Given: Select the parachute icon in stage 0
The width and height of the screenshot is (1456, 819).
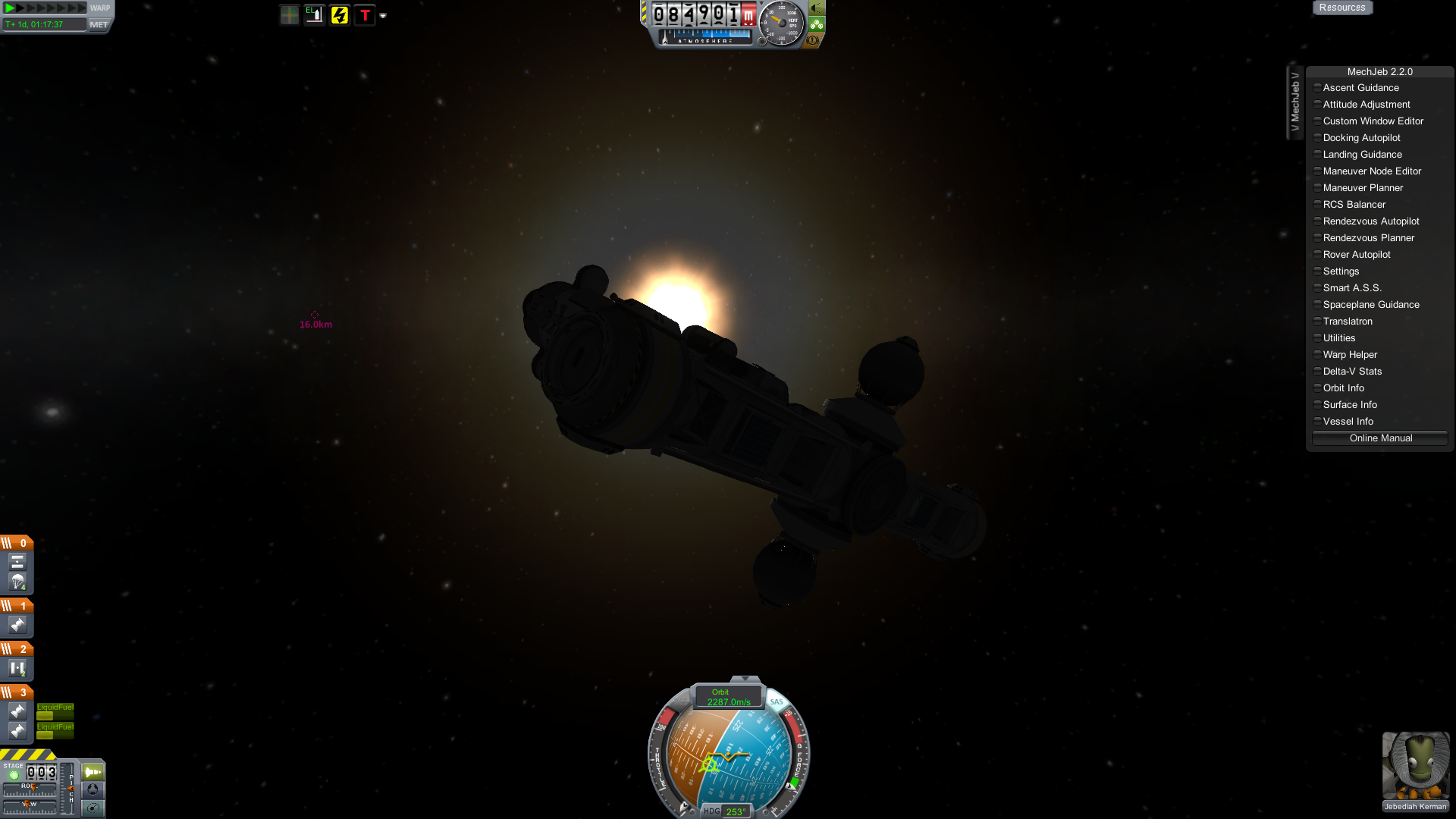Looking at the screenshot, I should [17, 582].
